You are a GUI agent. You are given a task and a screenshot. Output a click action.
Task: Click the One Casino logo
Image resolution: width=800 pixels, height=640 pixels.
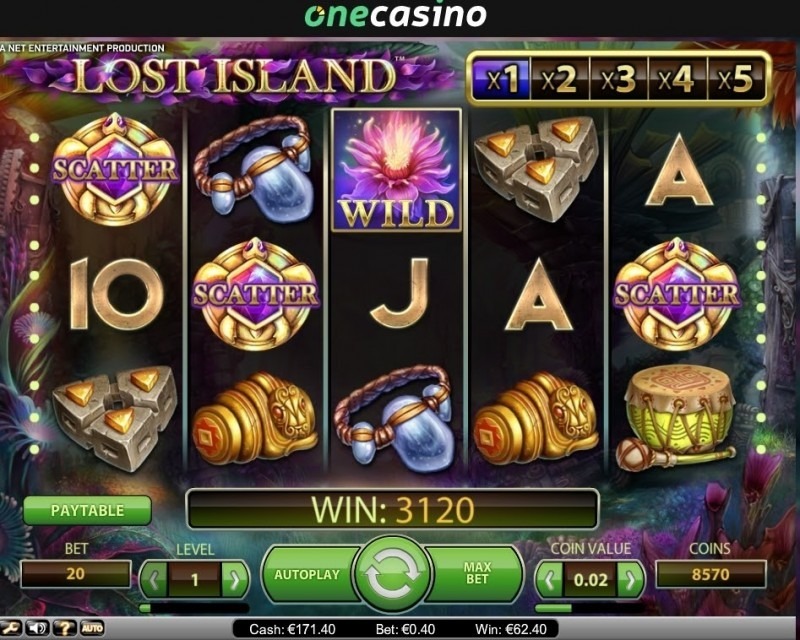click(395, 16)
